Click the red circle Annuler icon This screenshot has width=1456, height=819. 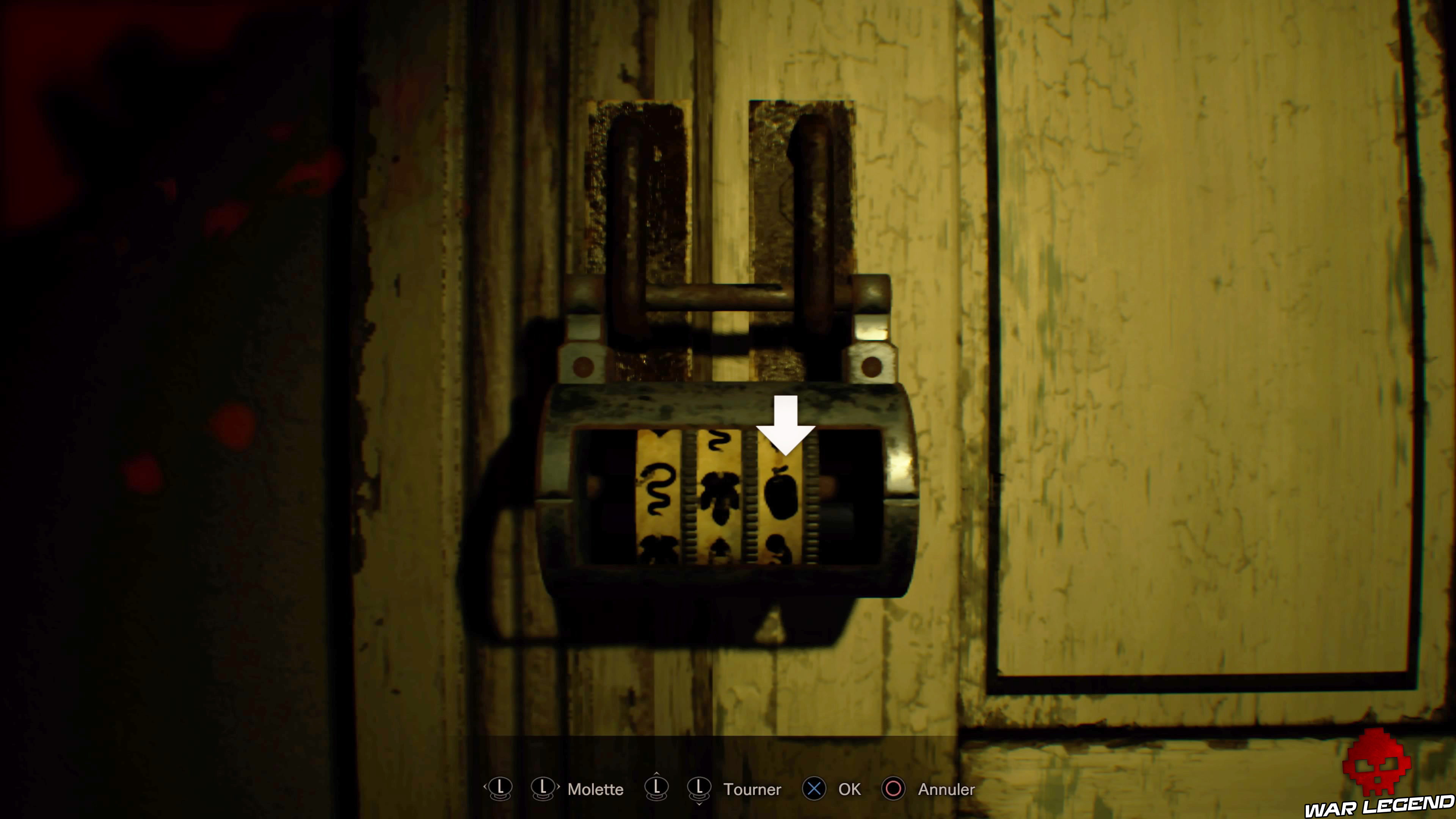coord(894,789)
